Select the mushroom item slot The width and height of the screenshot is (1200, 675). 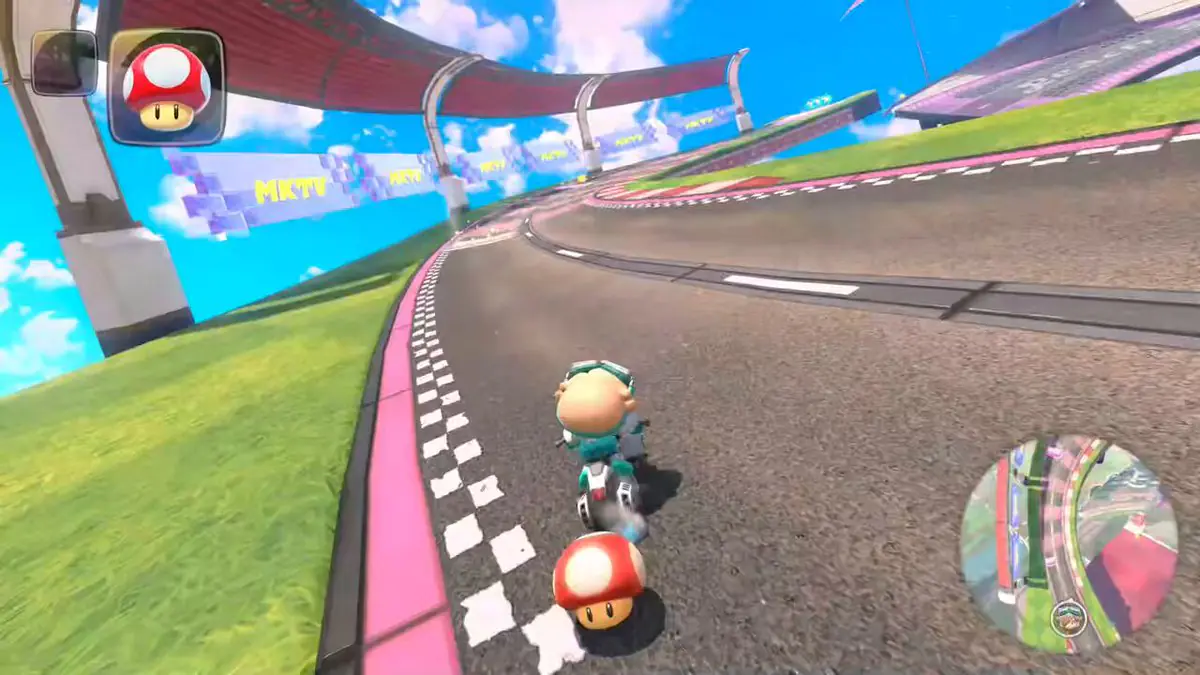[166, 87]
